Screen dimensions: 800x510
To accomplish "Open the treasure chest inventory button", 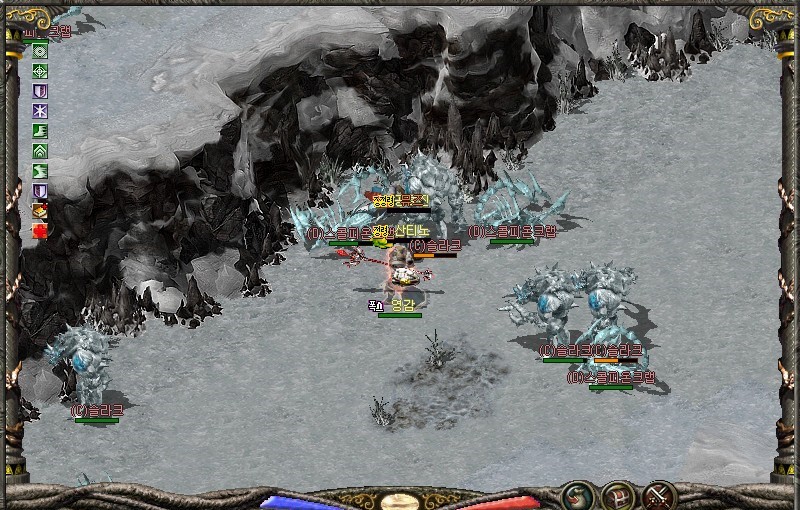I will point(617,493).
